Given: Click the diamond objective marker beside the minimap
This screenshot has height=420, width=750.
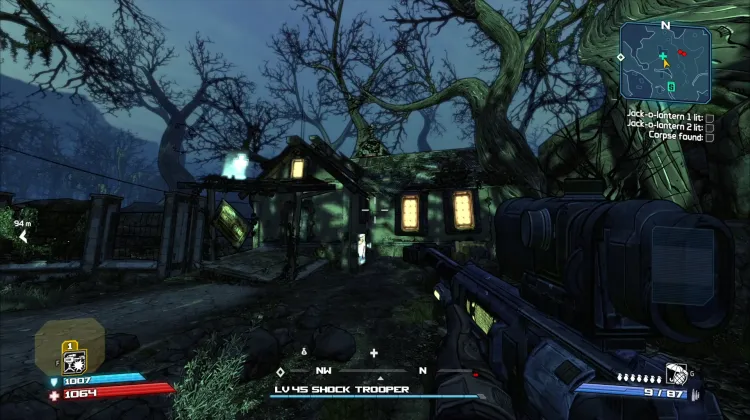Looking at the screenshot, I should click(x=620, y=57).
